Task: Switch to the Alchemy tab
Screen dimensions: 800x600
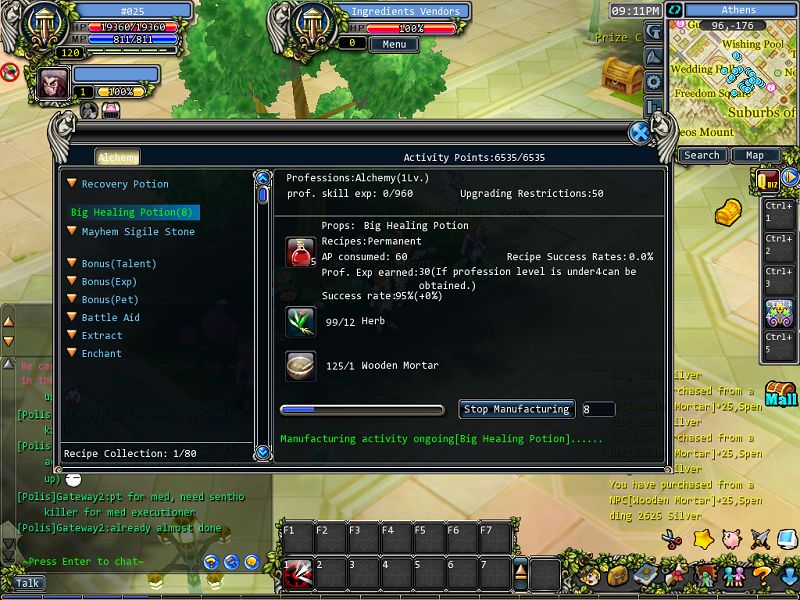Action: pyautogui.click(x=118, y=157)
